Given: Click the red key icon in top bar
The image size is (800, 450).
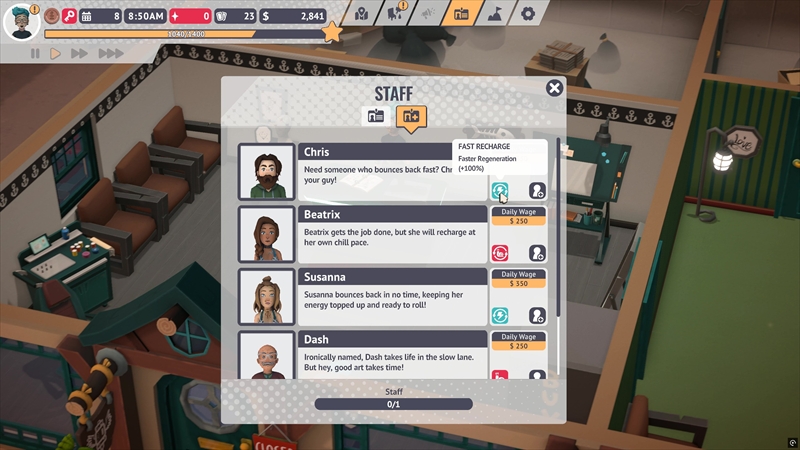Looking at the screenshot, I should [x=69, y=16].
